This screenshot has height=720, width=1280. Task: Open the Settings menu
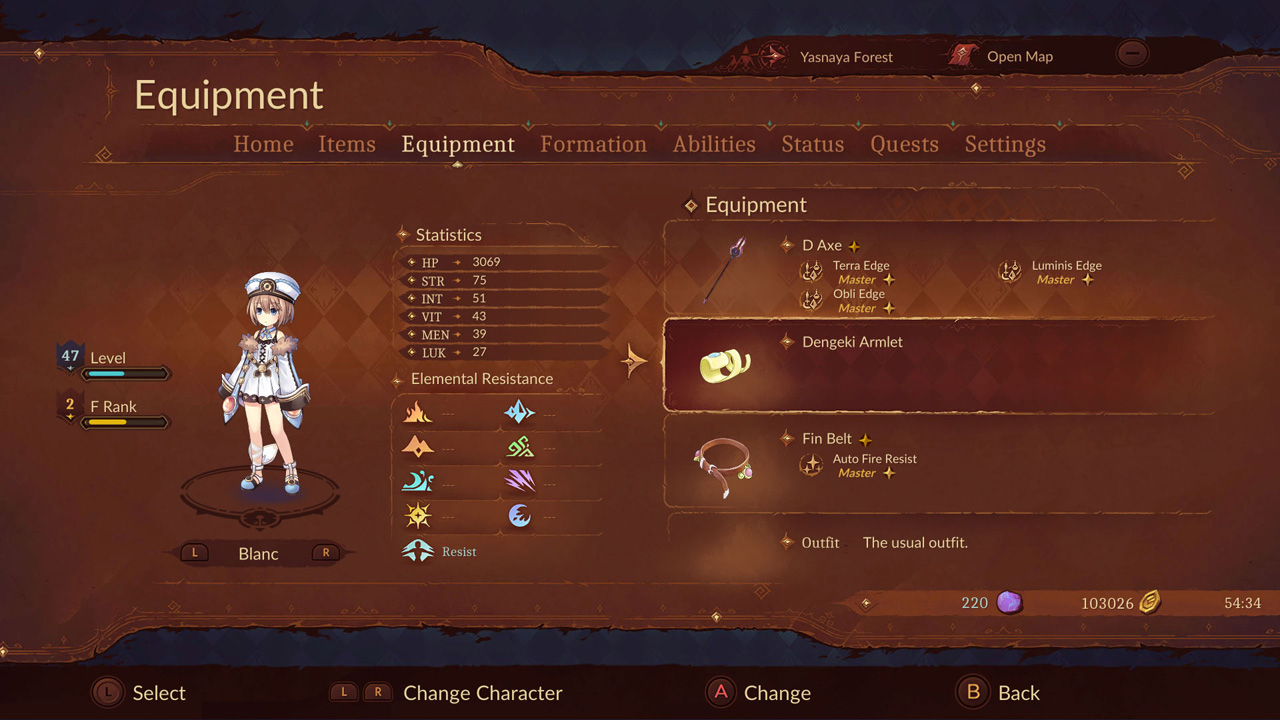click(x=1005, y=144)
